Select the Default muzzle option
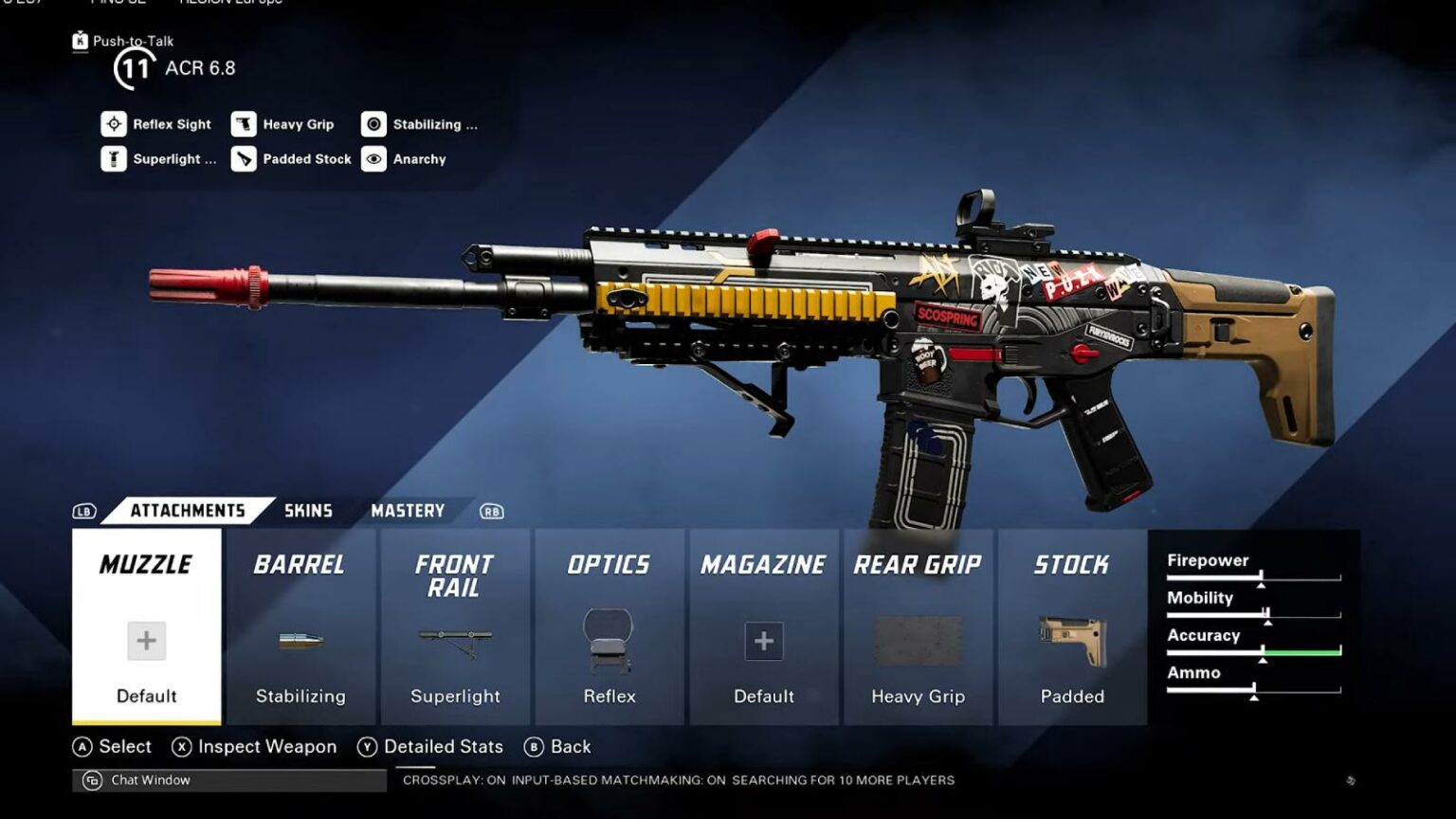1456x819 pixels. tap(145, 640)
